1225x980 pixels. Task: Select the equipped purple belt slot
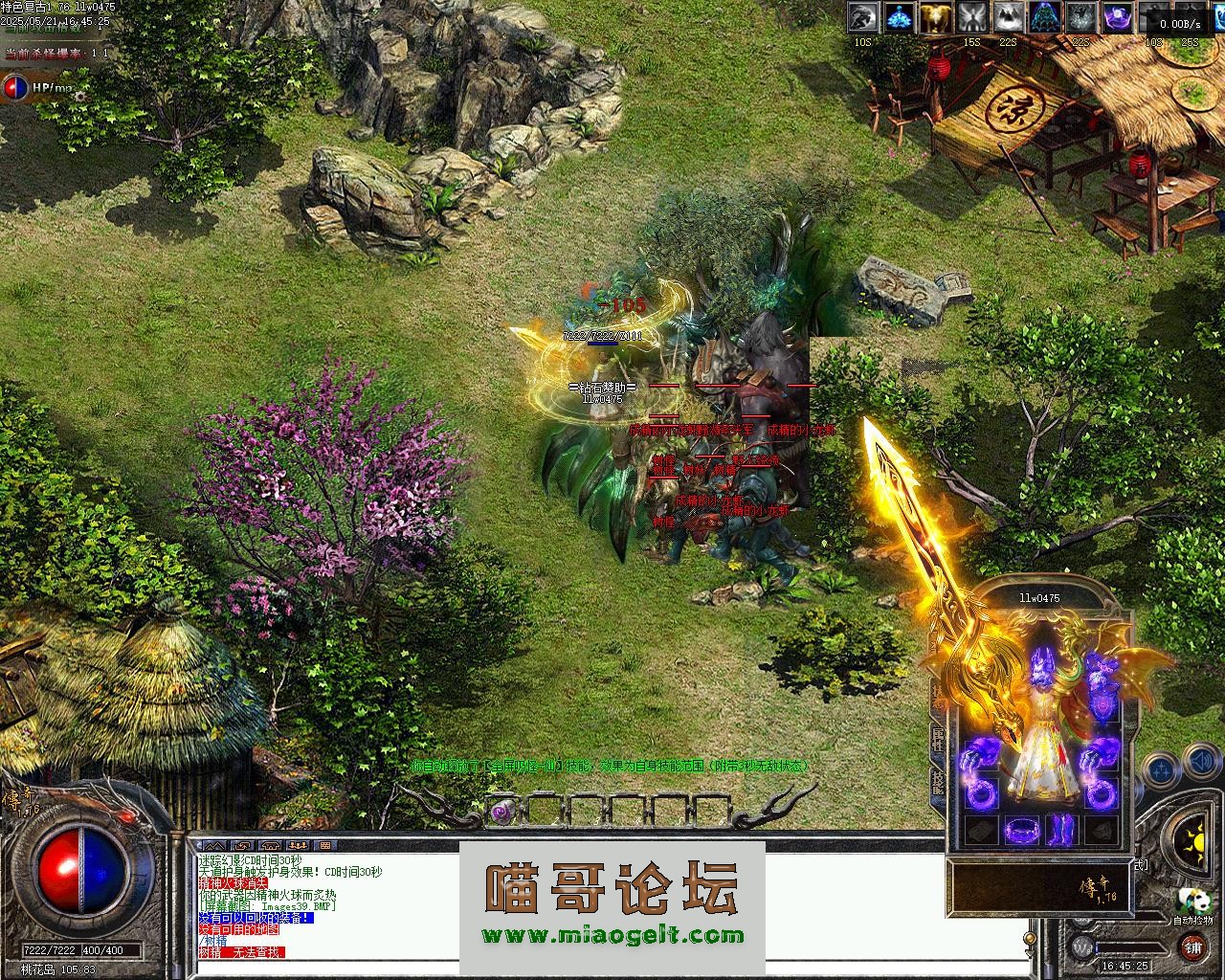tap(1022, 829)
